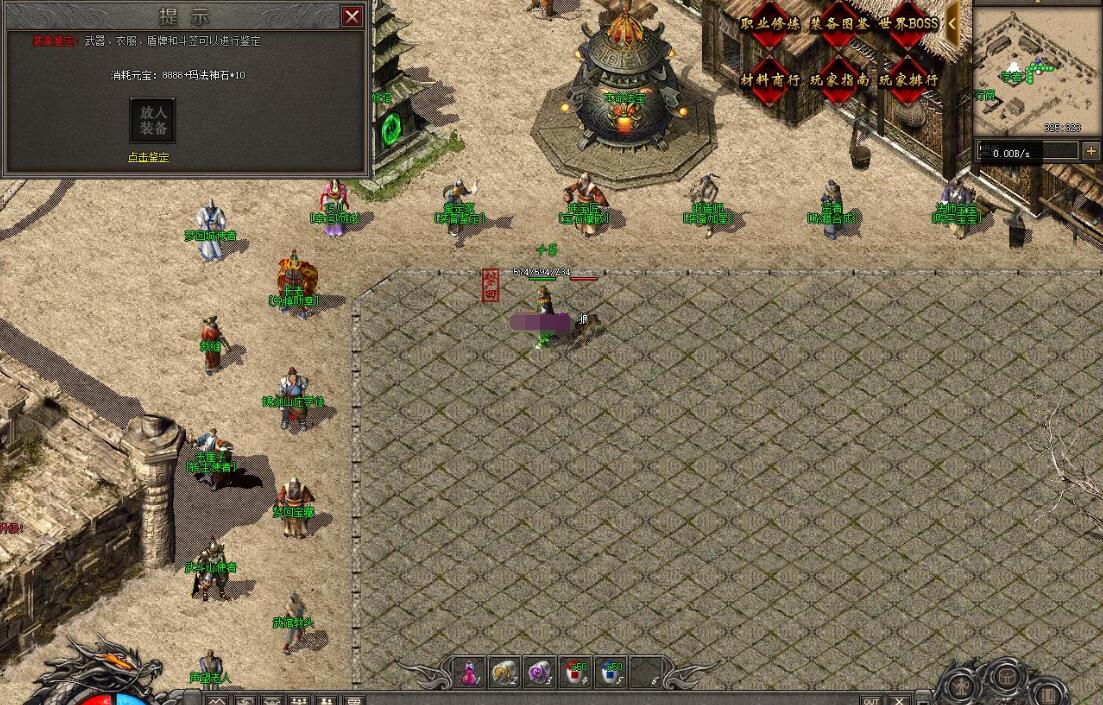Viewport: 1103px width, 705px height.
Task: Click the plus button under the minimap
Action: click(x=1090, y=151)
